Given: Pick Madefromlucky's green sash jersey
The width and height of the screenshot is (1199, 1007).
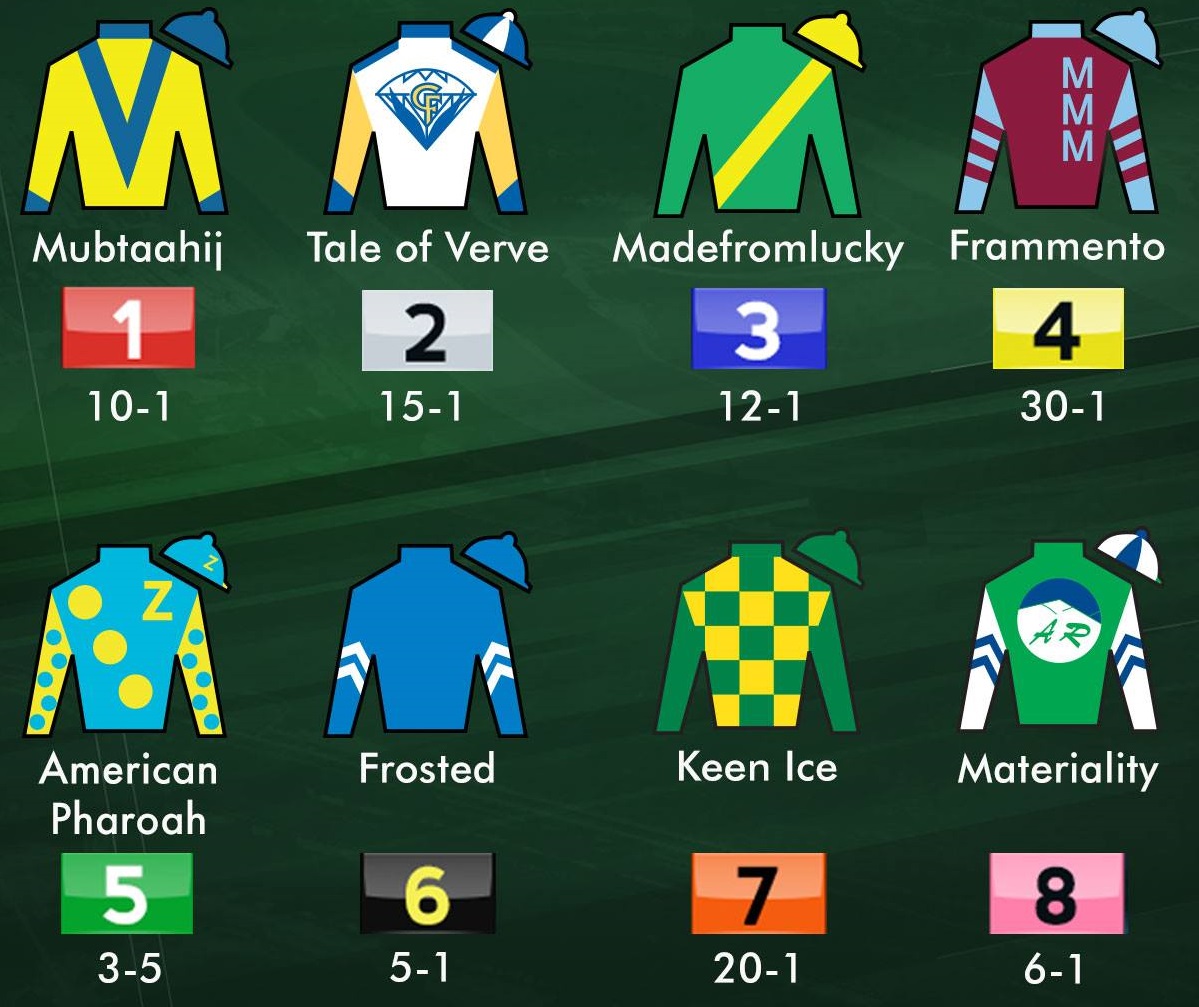Looking at the screenshot, I should click(757, 125).
